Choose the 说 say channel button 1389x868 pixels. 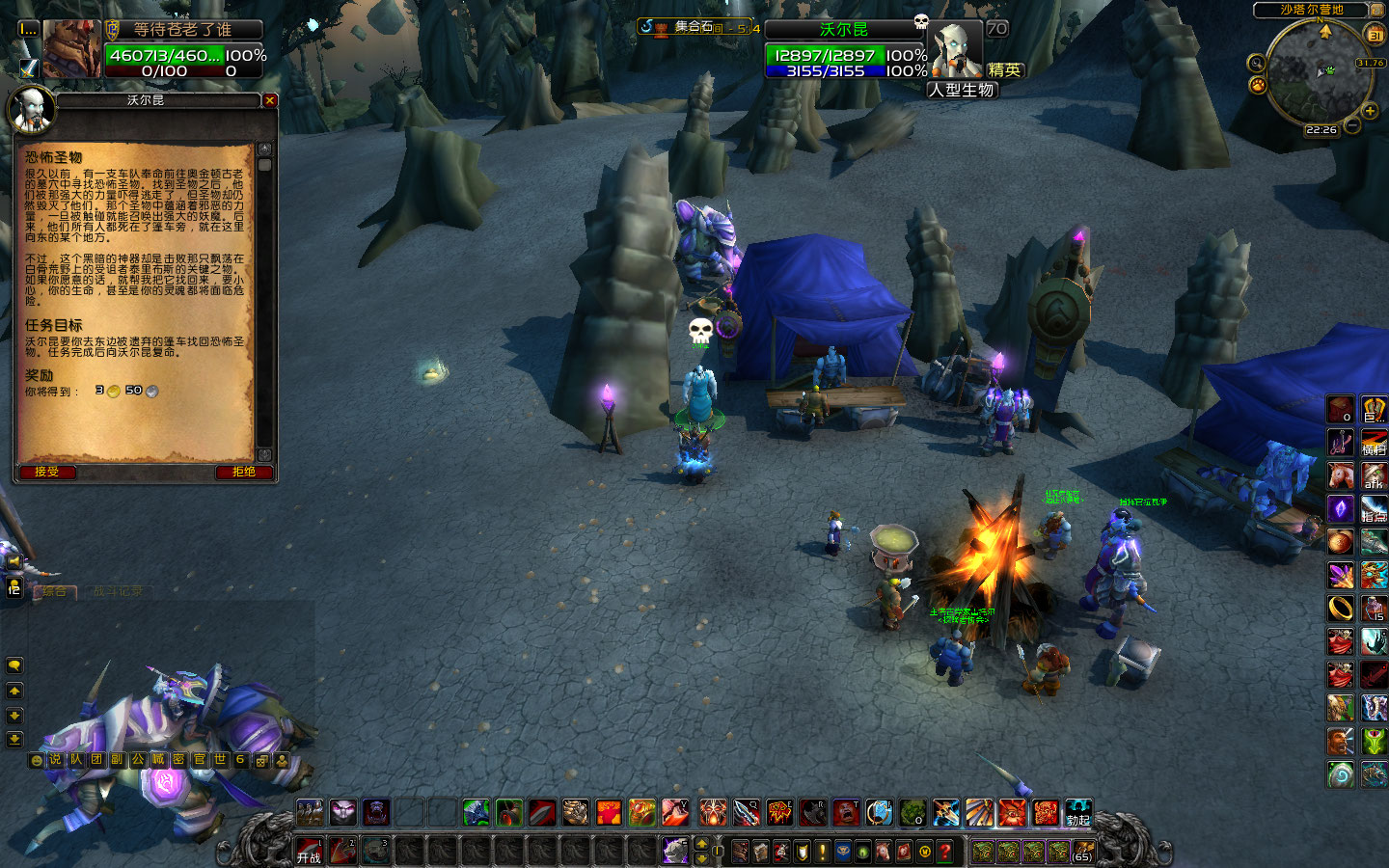click(55, 760)
